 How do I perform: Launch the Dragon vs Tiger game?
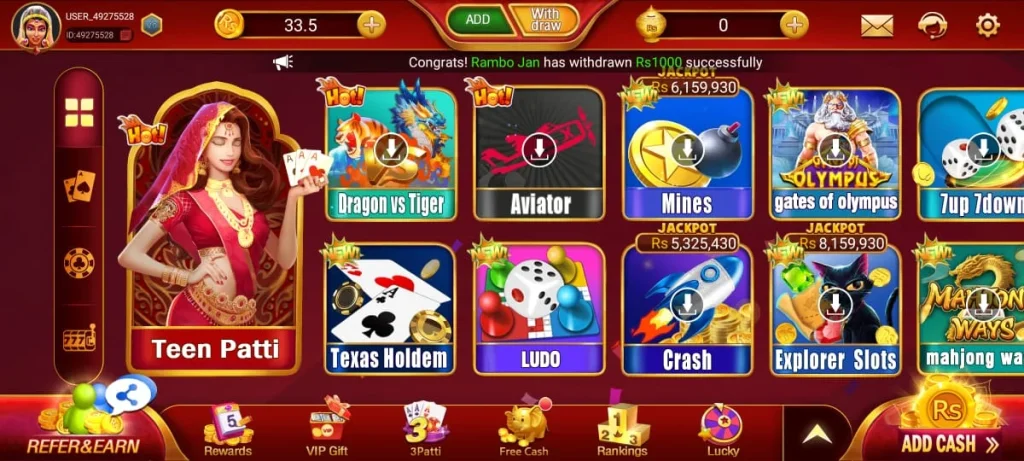(390, 153)
